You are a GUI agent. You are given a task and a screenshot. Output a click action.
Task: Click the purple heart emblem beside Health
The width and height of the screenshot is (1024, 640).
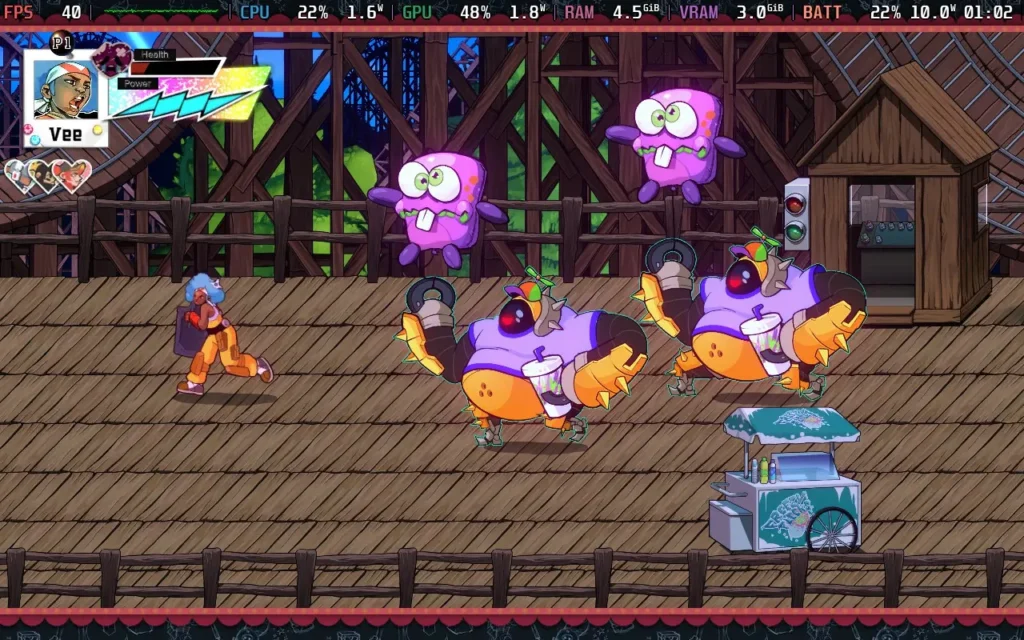point(112,58)
